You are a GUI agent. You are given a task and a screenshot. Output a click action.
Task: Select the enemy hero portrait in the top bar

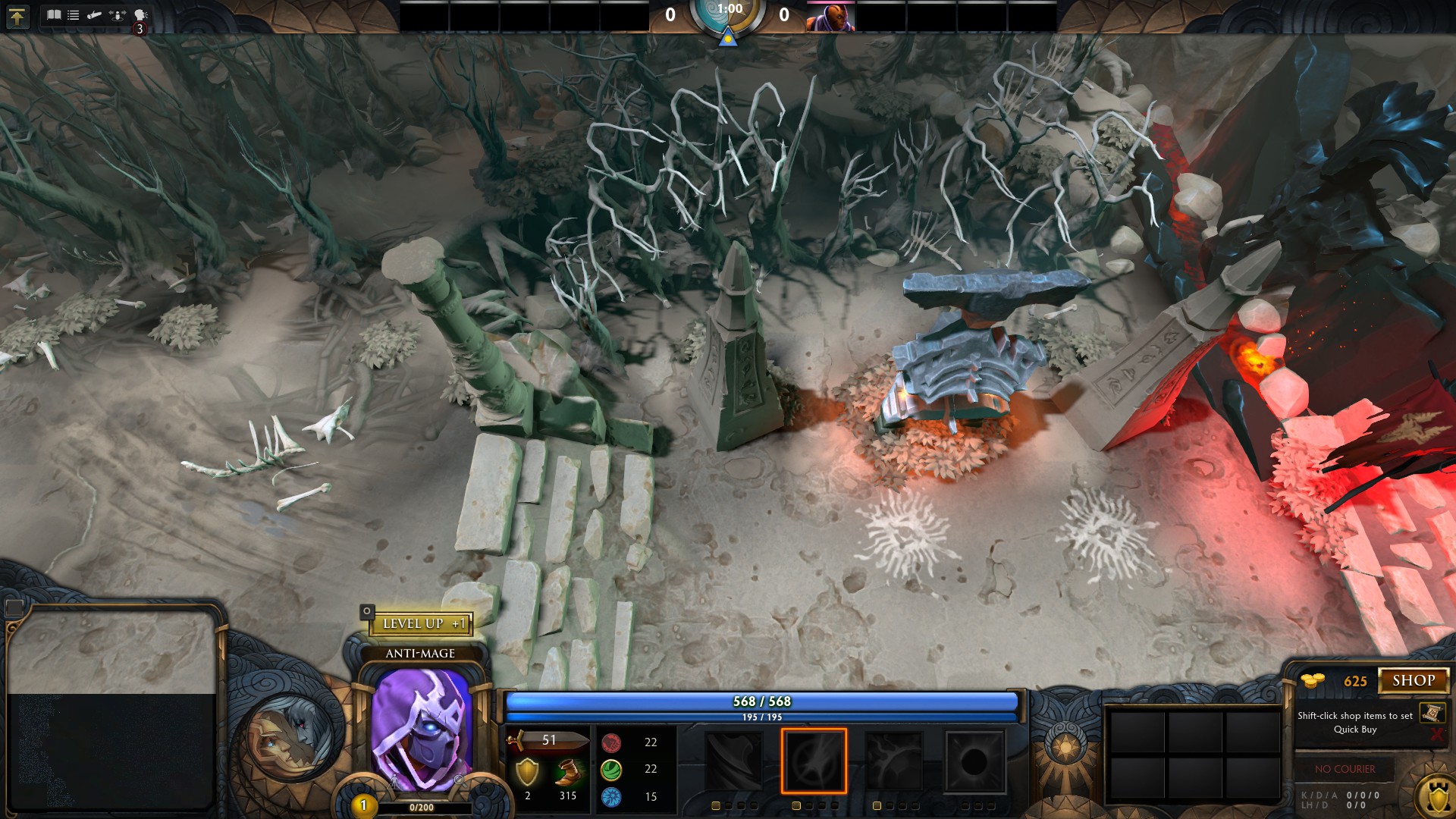click(x=830, y=17)
